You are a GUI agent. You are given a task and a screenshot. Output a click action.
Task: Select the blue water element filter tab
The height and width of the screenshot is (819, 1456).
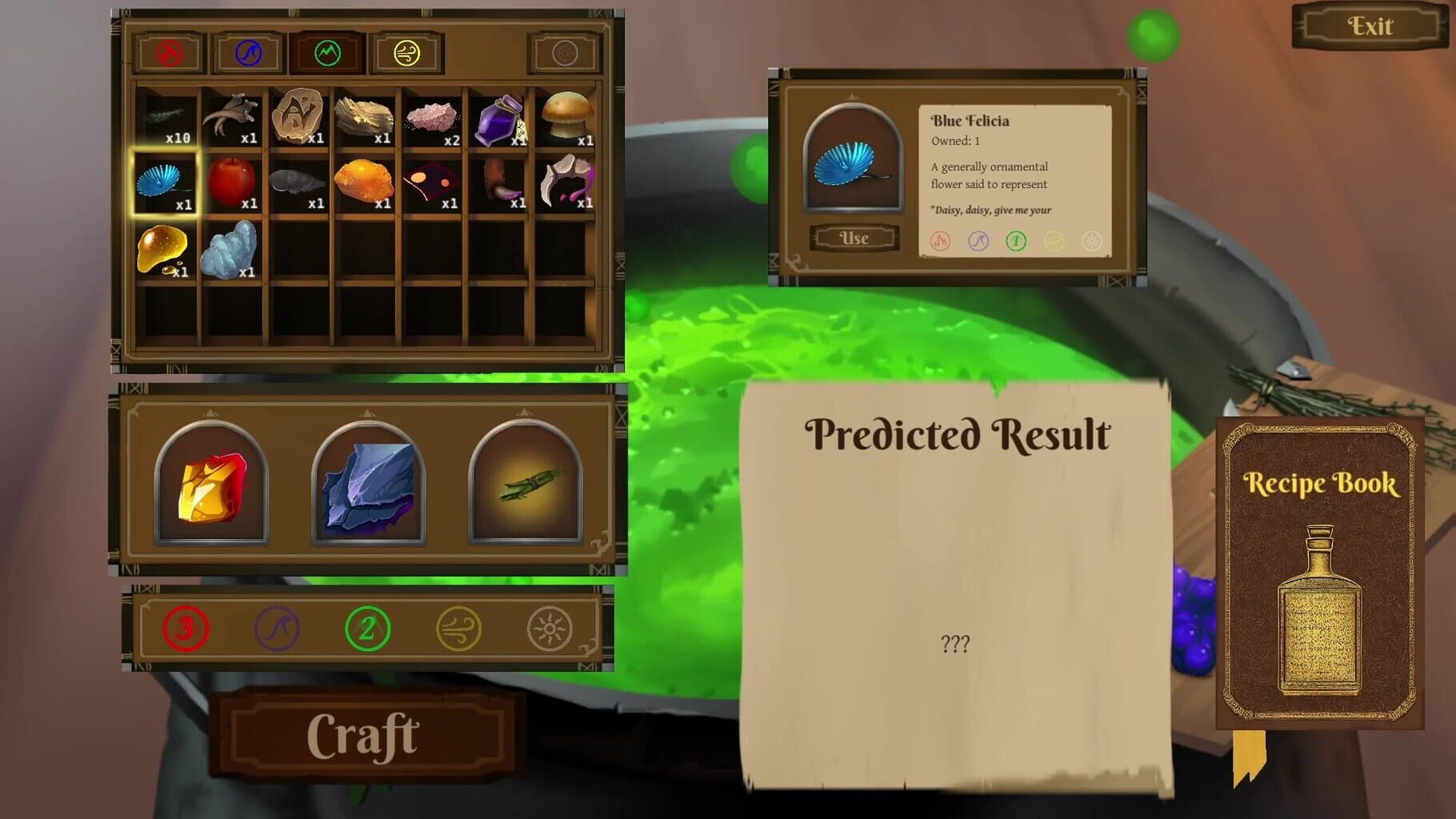[x=246, y=51]
